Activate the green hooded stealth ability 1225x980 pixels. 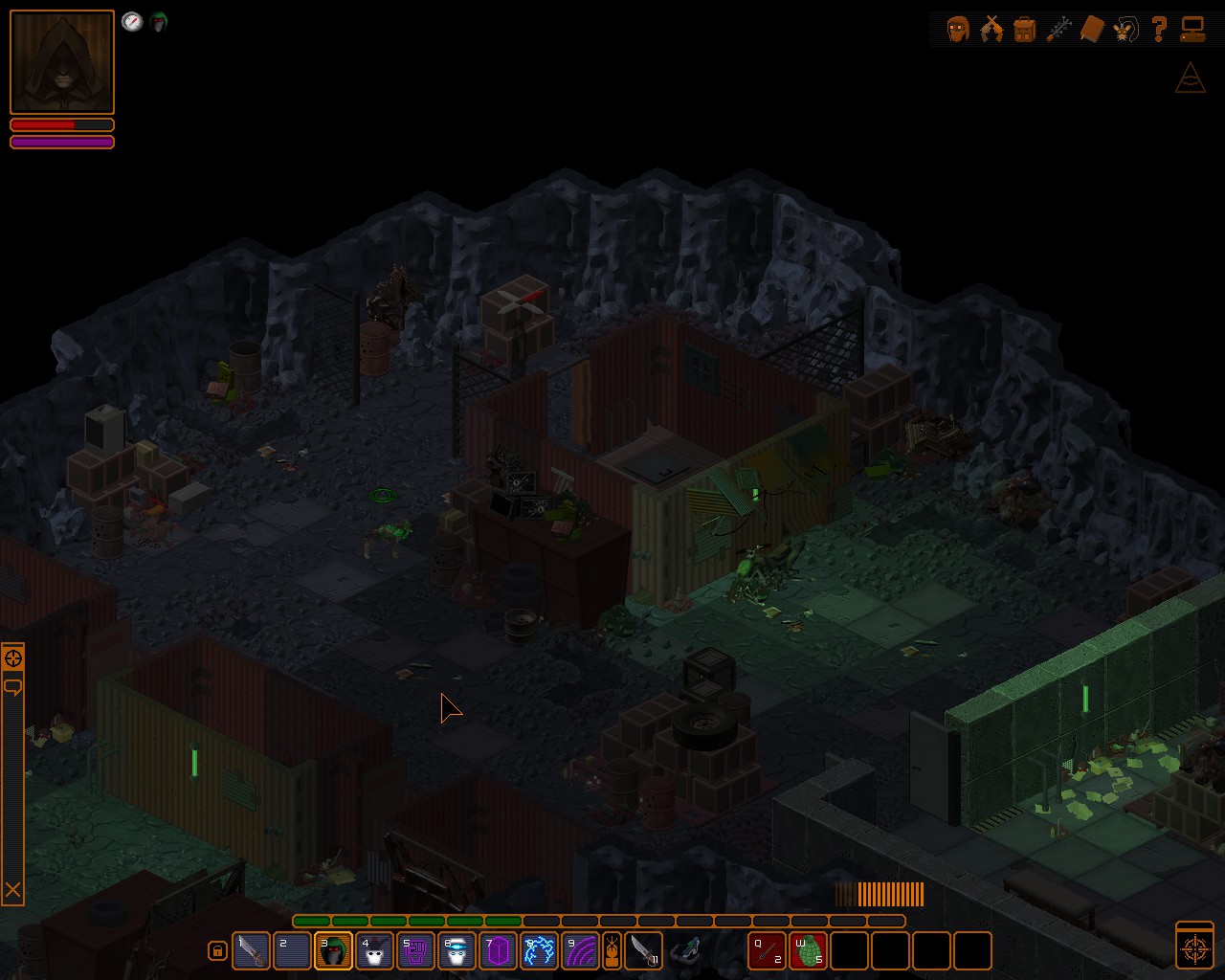pyautogui.click(x=333, y=950)
